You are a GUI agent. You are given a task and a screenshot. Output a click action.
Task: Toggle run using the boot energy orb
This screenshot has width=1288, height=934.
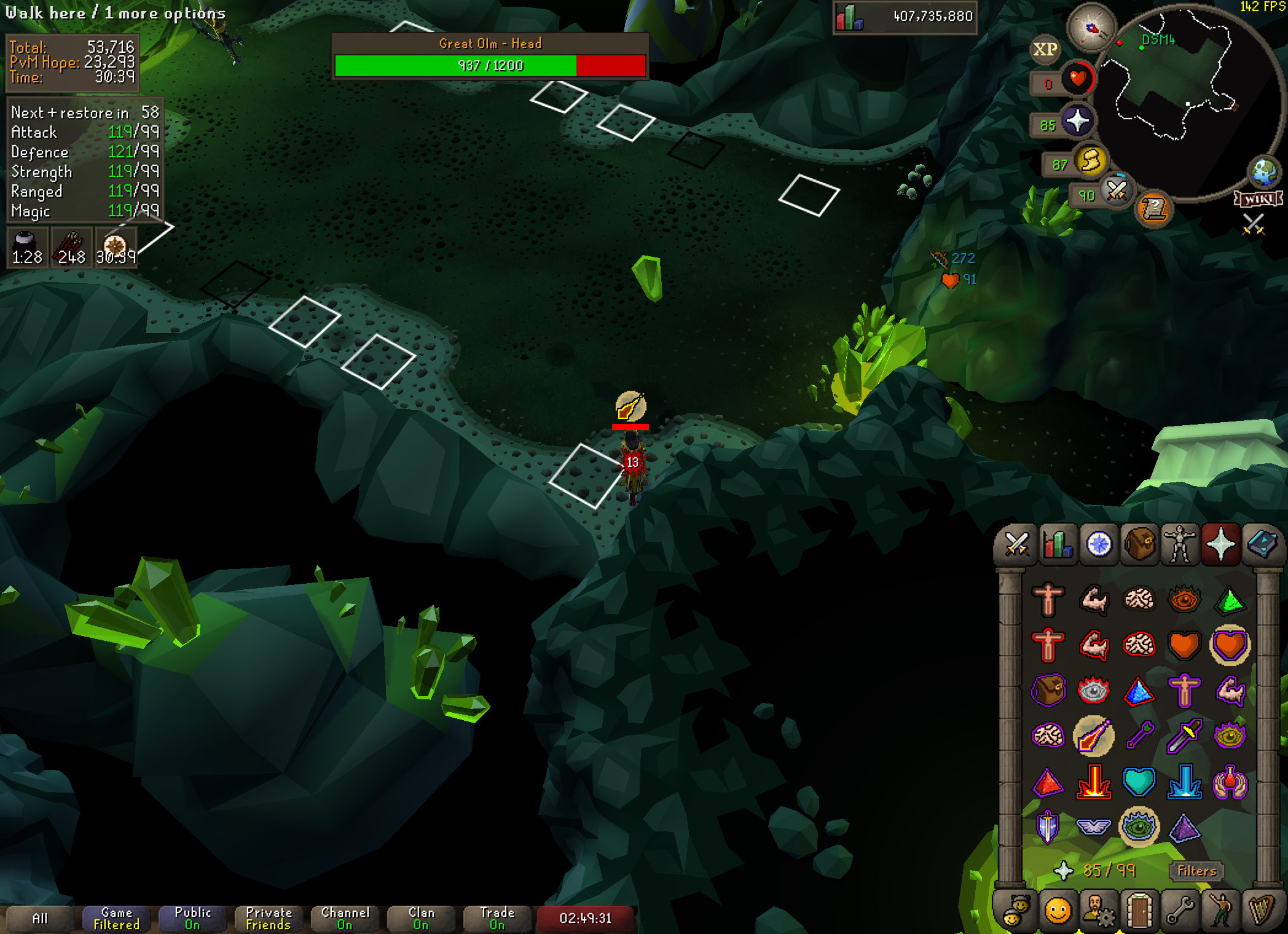point(1091,162)
